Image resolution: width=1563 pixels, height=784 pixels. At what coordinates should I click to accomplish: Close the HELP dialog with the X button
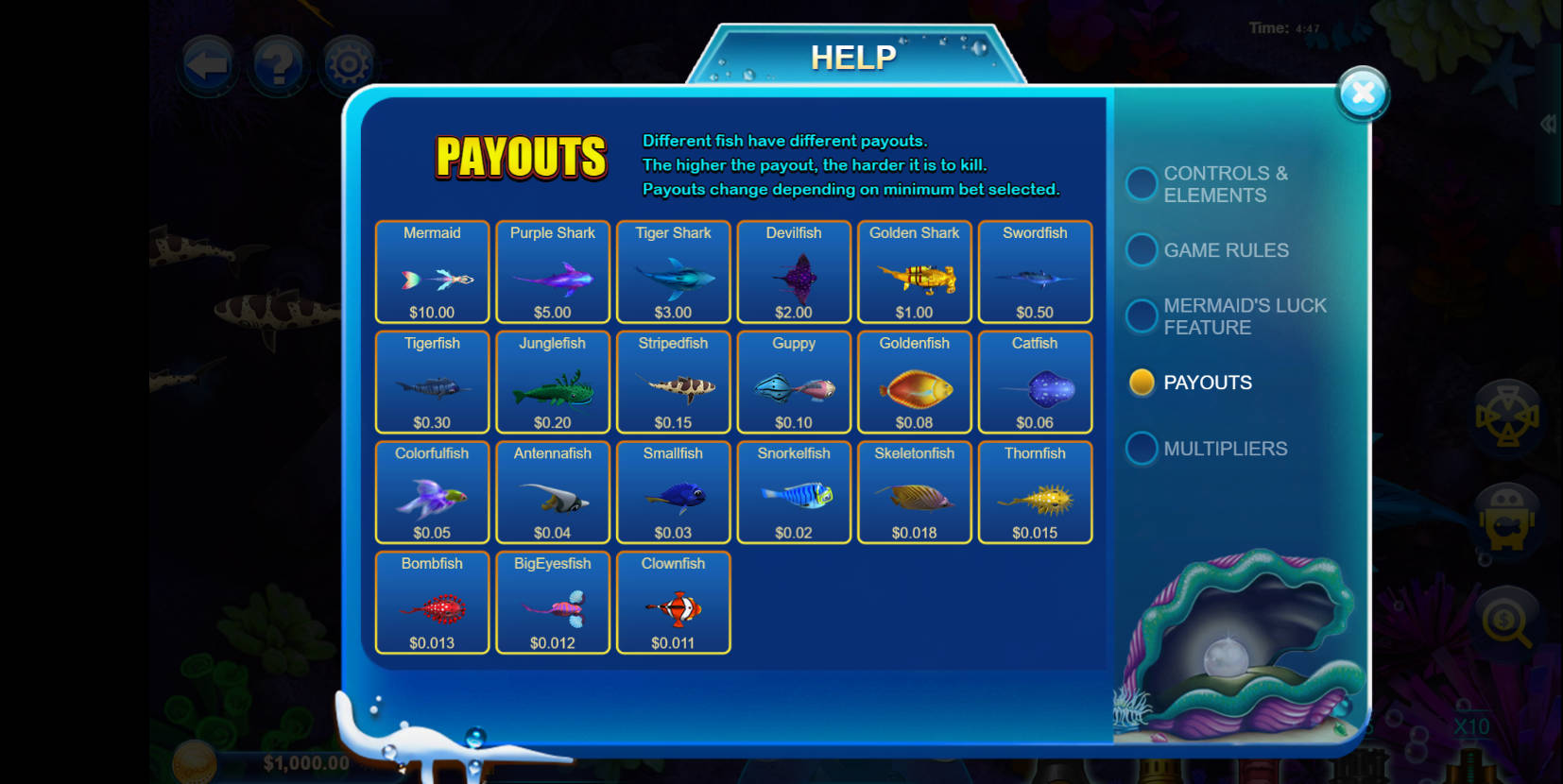[1363, 92]
